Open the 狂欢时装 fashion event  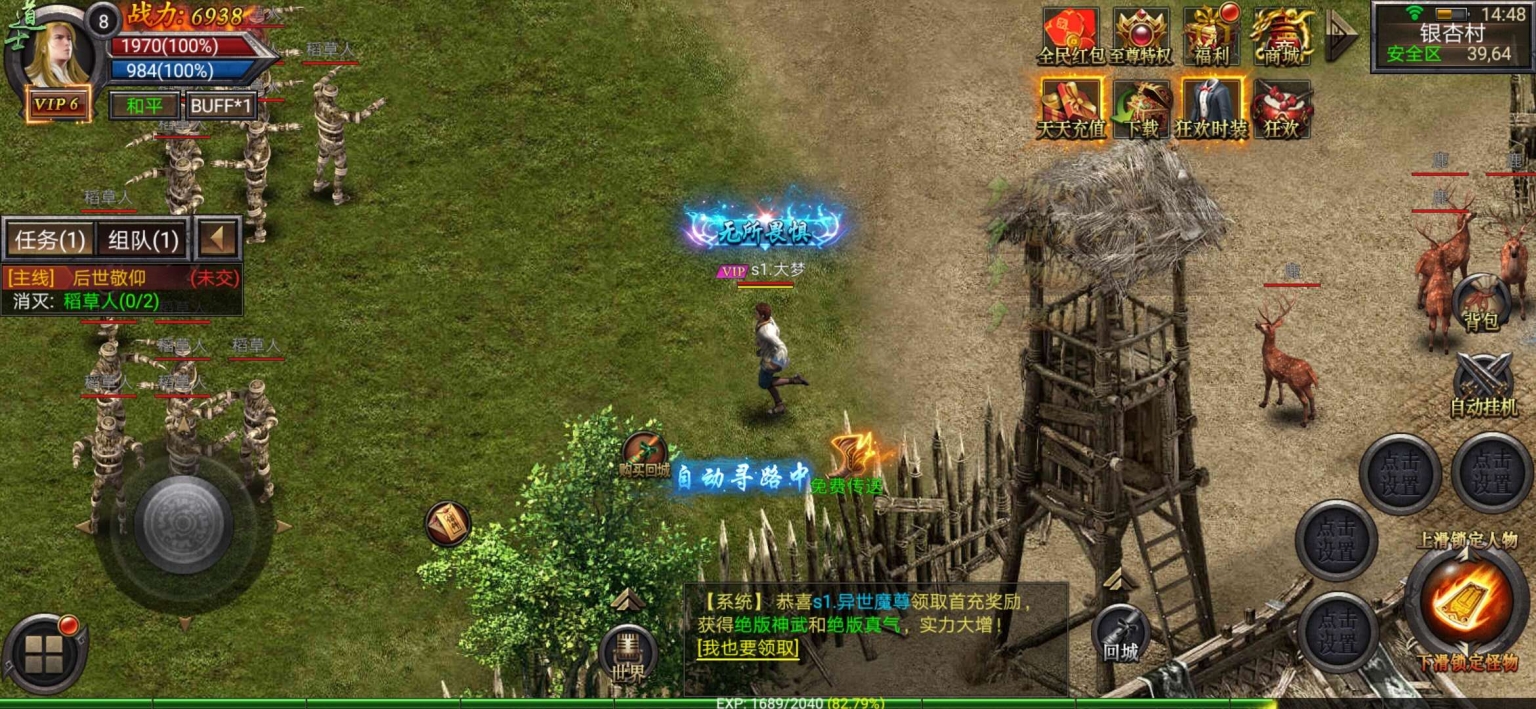tap(1211, 109)
